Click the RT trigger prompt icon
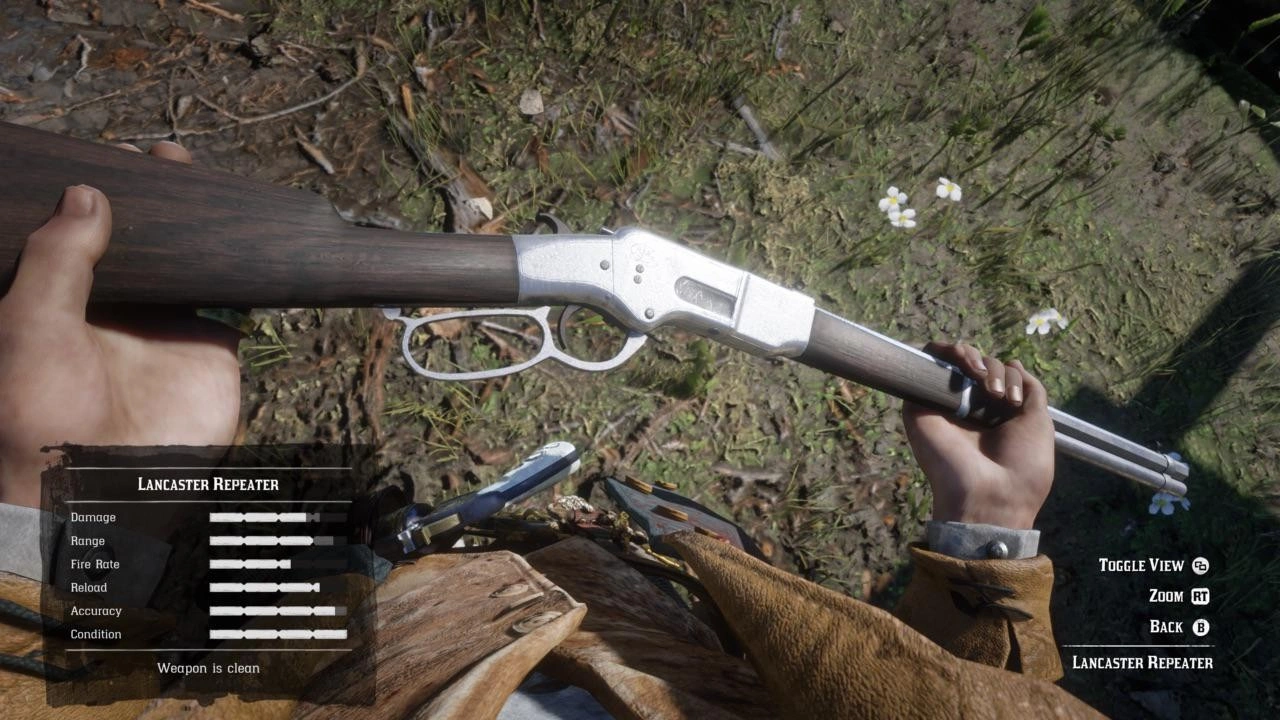 tap(1200, 596)
